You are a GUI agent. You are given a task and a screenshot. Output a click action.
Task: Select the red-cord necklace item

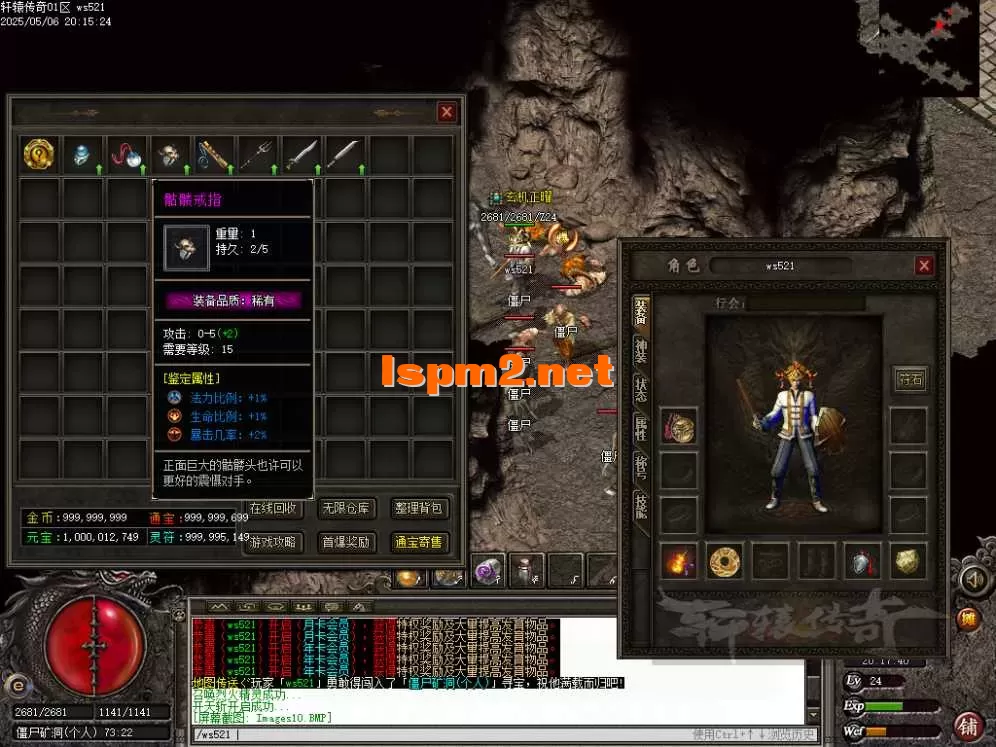coord(126,155)
